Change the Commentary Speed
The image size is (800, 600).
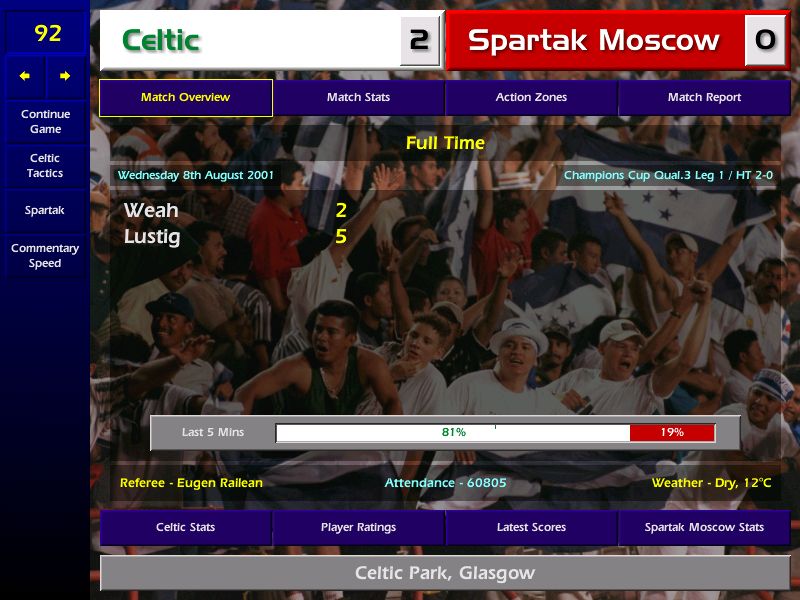click(x=45, y=256)
